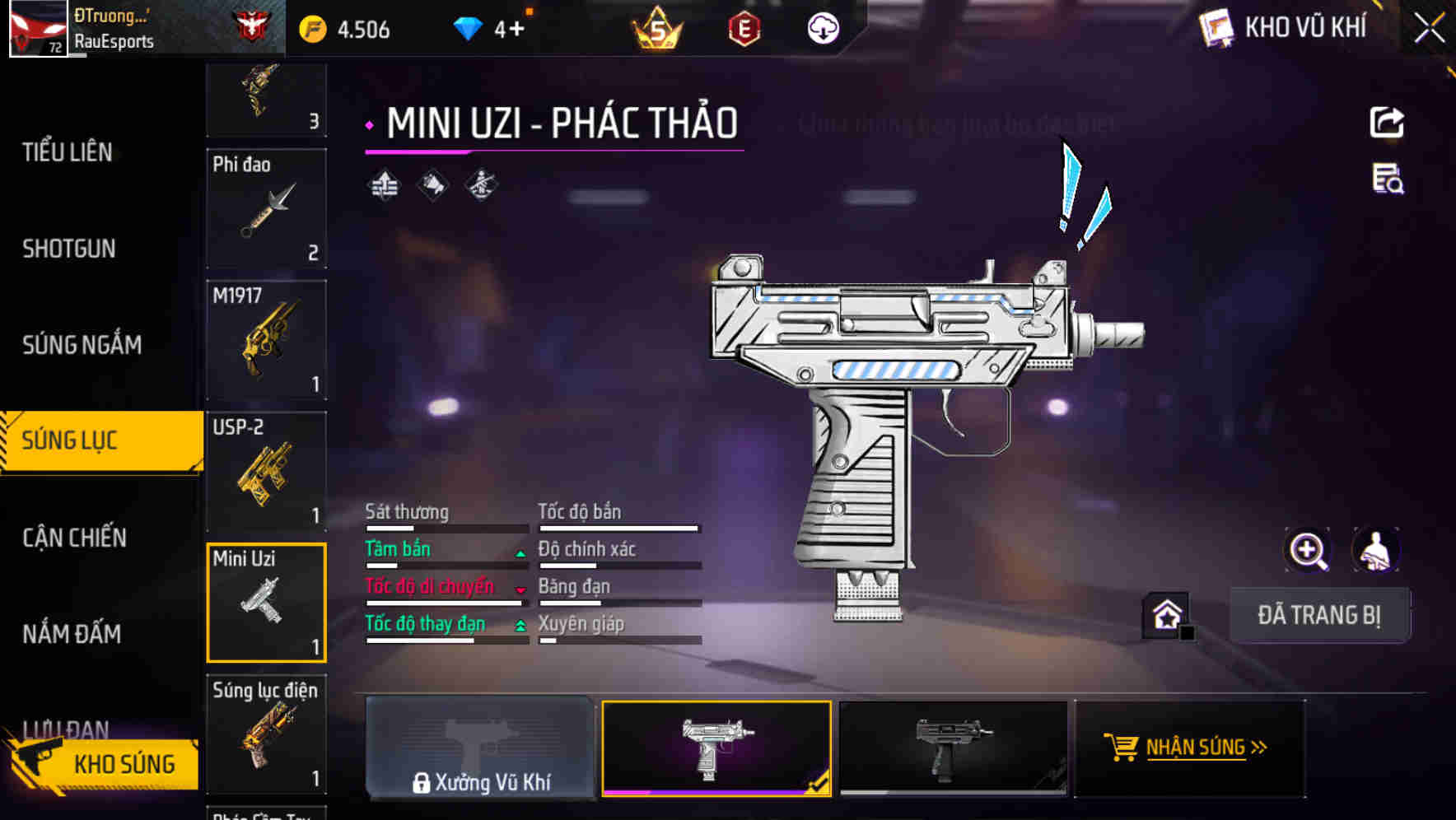Click the home-star showcase icon near Đã Trang Bị
This screenshot has height=820, width=1456.
point(1164,613)
